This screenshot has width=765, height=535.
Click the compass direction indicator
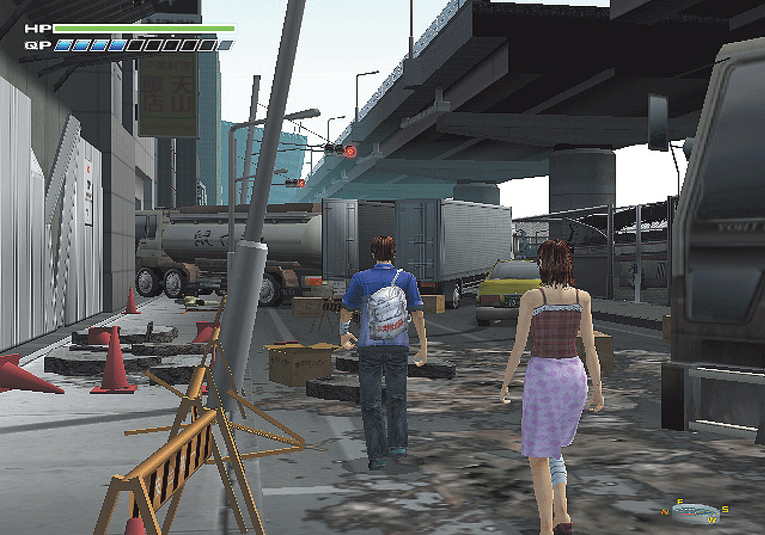pyautogui.click(x=694, y=510)
